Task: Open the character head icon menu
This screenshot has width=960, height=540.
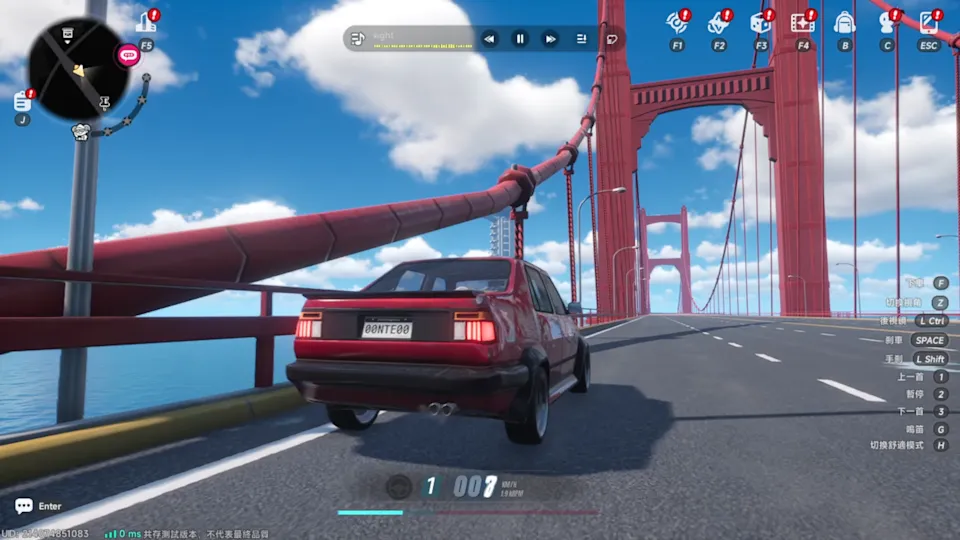Action: coord(886,22)
